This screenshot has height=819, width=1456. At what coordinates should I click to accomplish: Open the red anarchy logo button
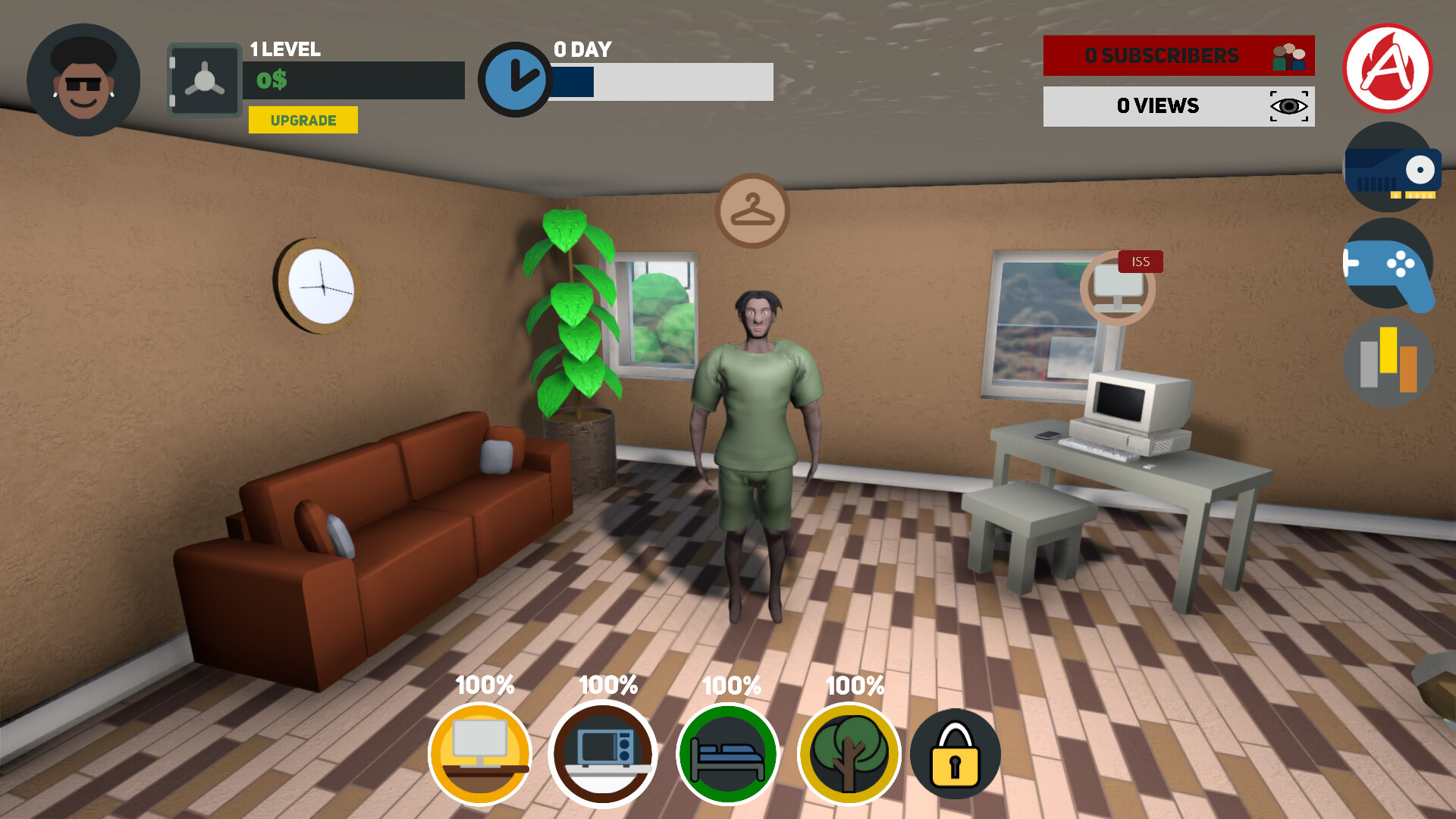pyautogui.click(x=1387, y=68)
